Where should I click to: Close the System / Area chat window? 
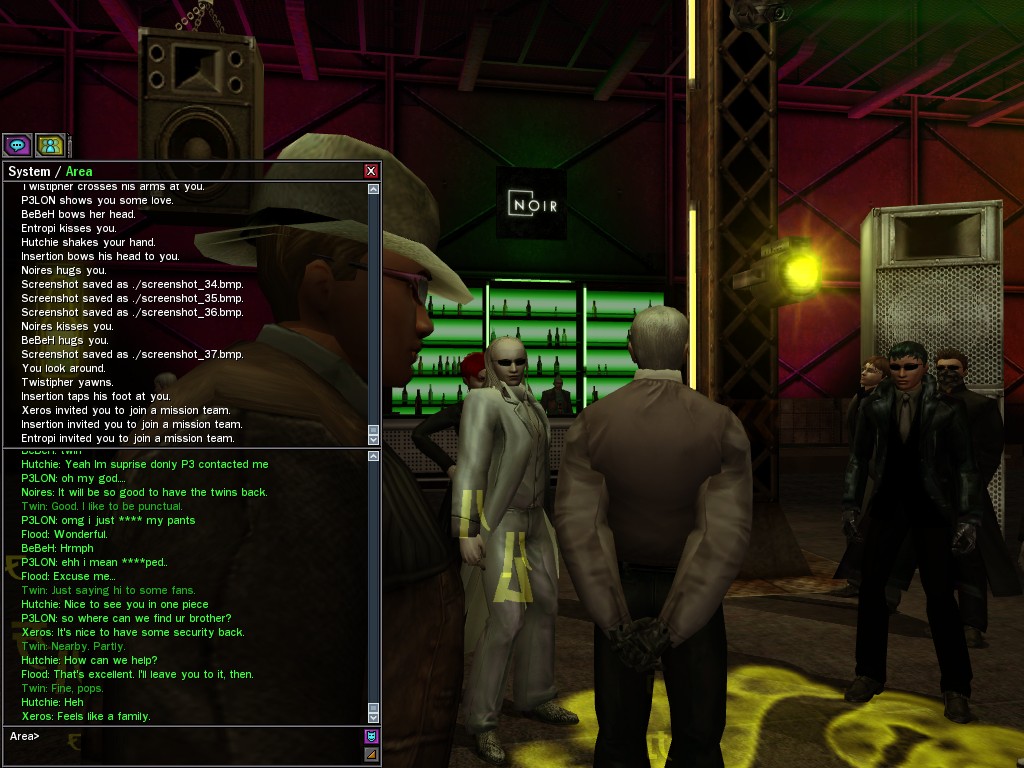(x=371, y=171)
